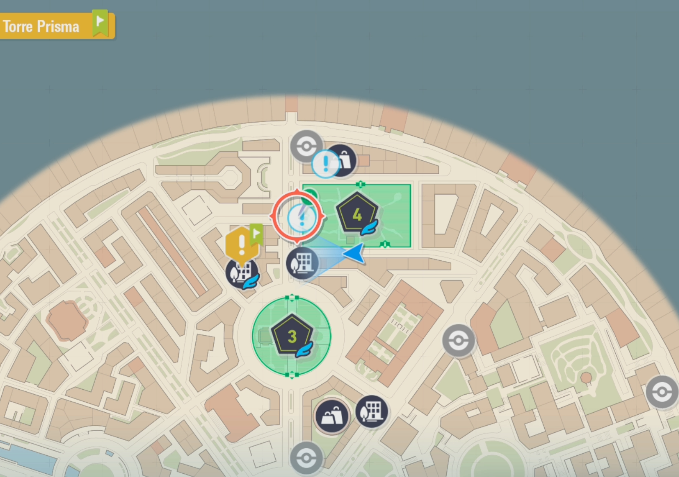
Task: Click the red-ringed exclamation map marker
Action: coord(298,214)
